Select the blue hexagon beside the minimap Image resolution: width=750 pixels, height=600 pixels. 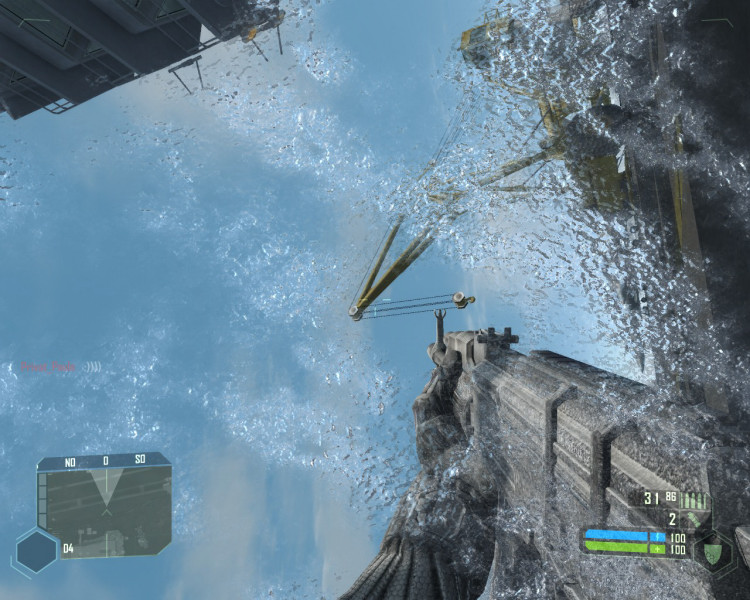[x=36, y=551]
